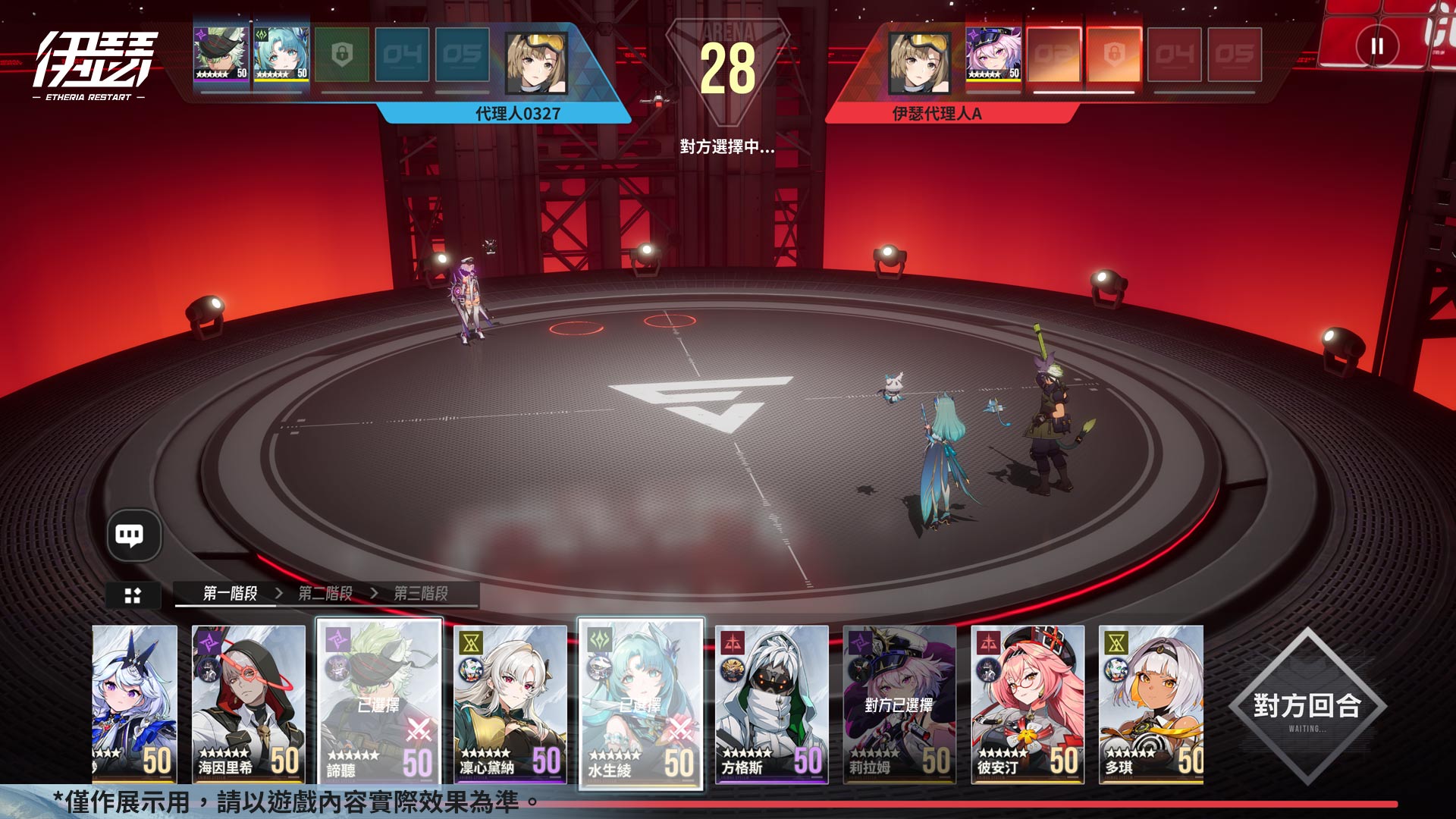The width and height of the screenshot is (1456, 819).
Task: Choose the 凜心黛納 character card
Action: click(510, 703)
